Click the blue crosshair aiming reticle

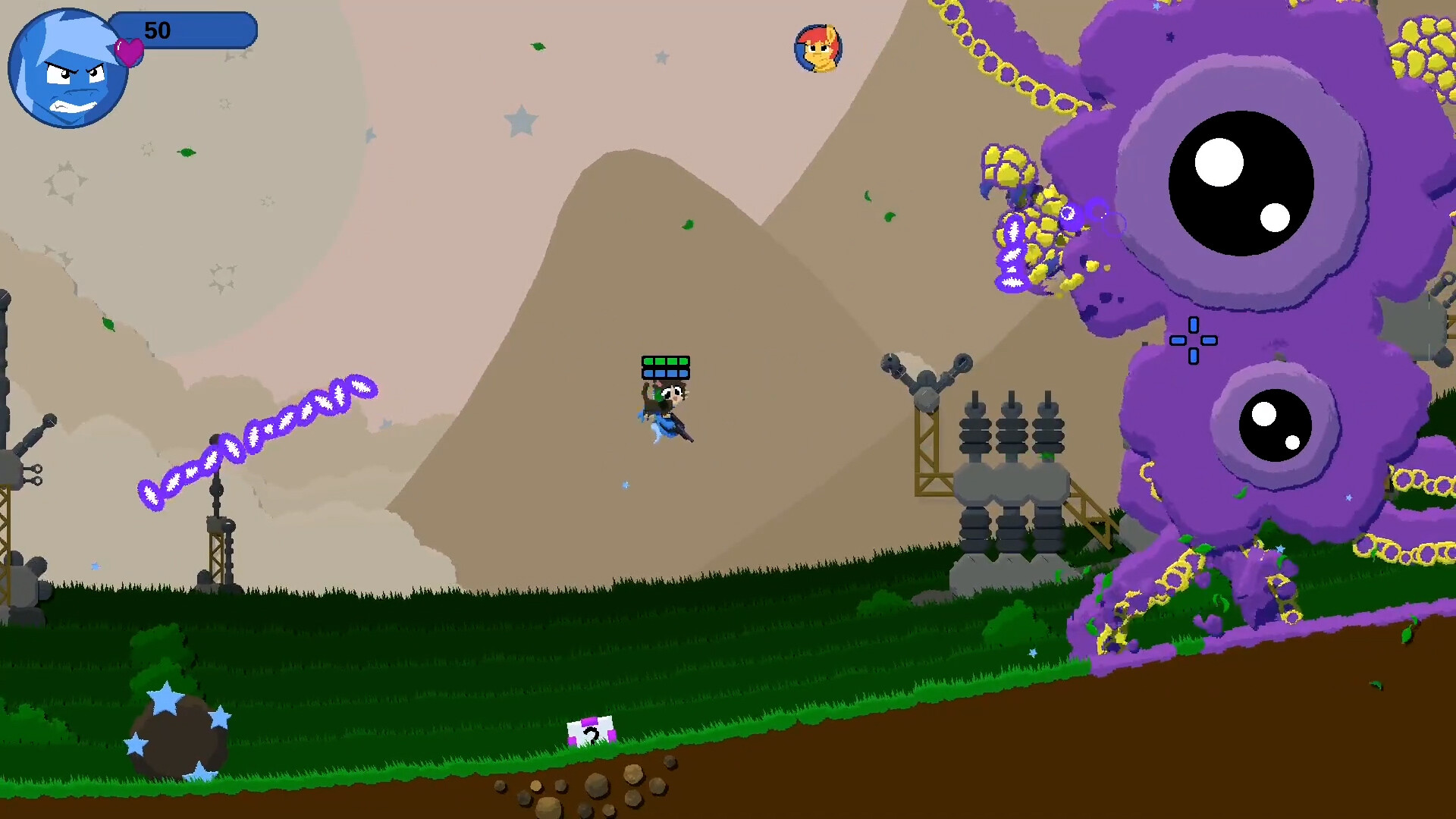[x=1193, y=341]
